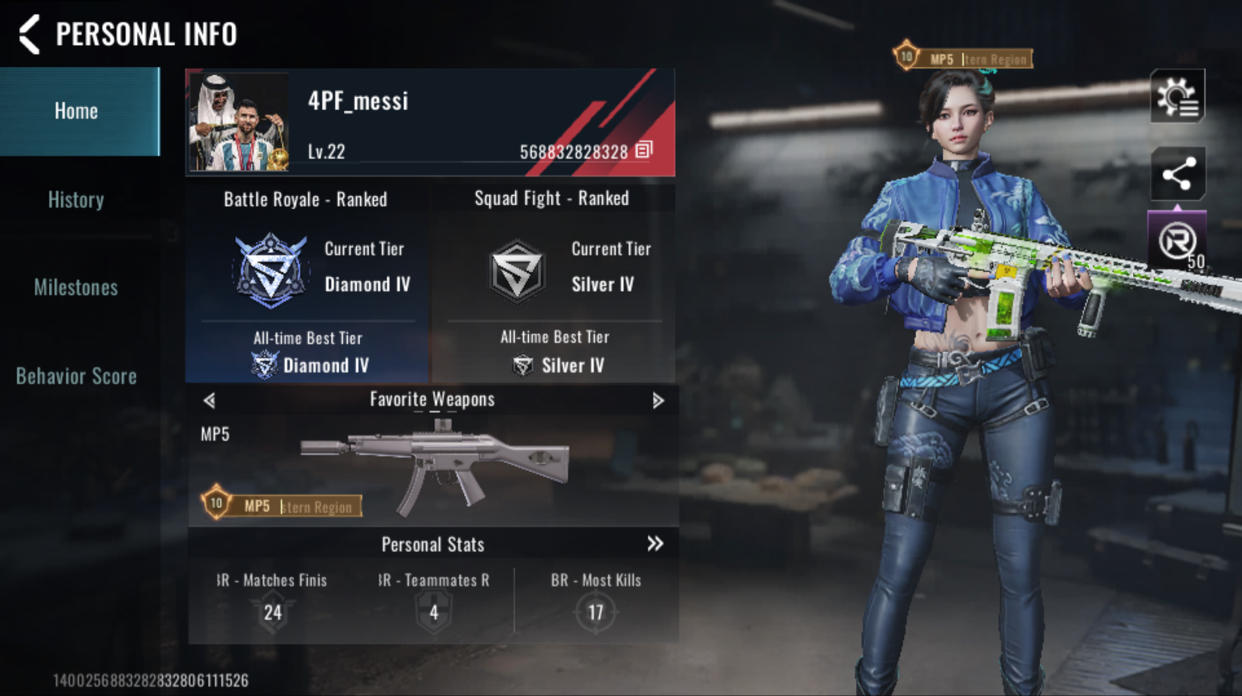Click the 4PF_messi profile avatar

238,122
